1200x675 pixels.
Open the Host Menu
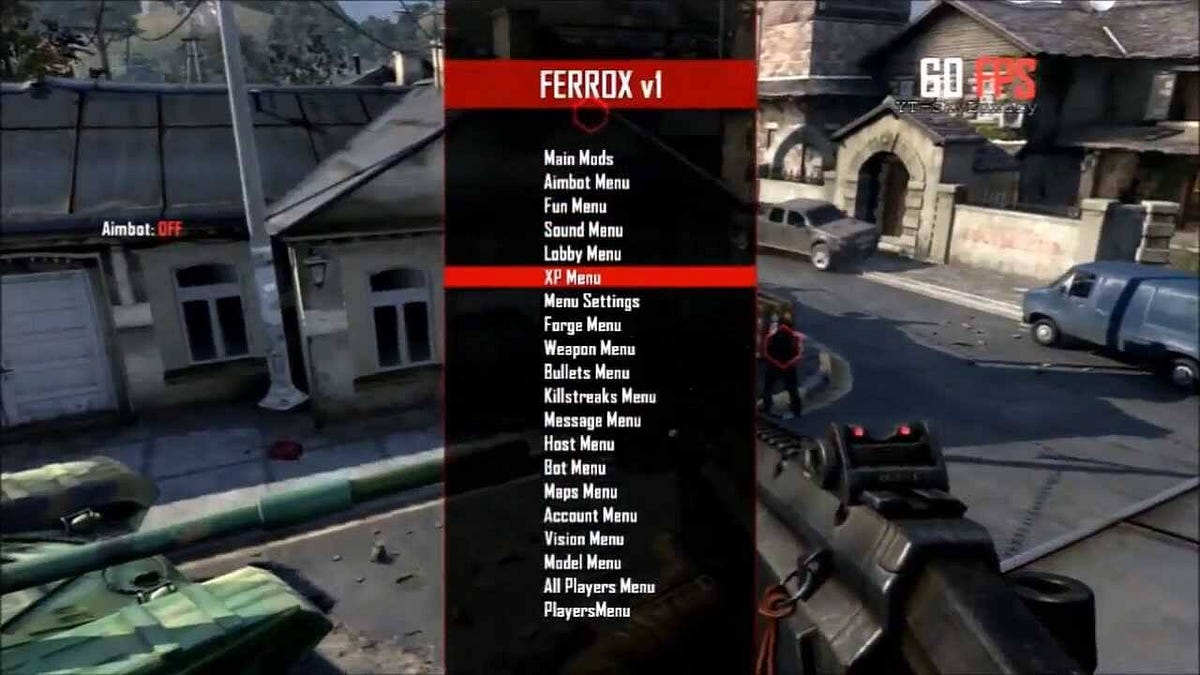[x=579, y=444]
